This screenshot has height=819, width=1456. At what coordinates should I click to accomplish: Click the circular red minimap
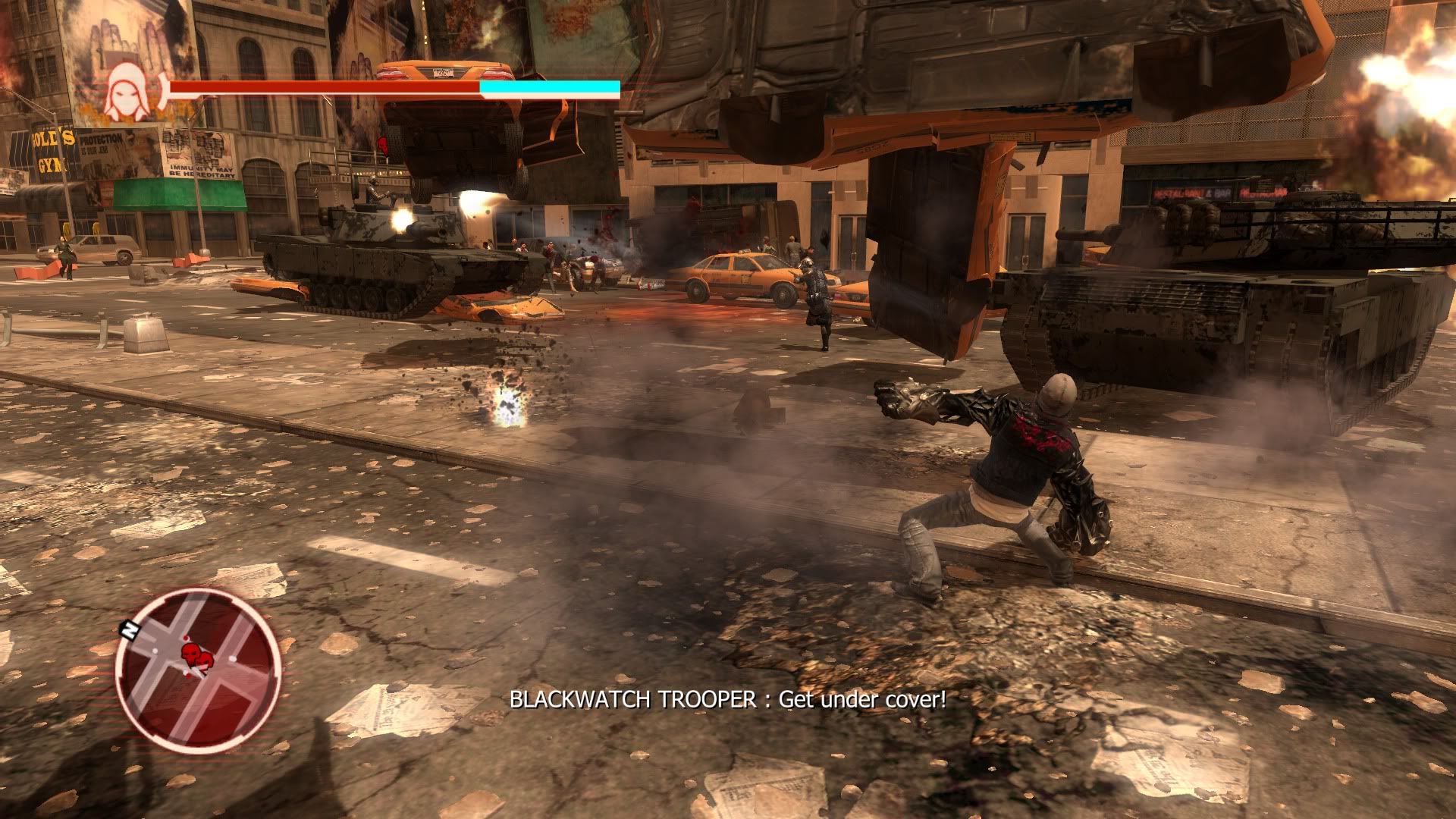199,670
